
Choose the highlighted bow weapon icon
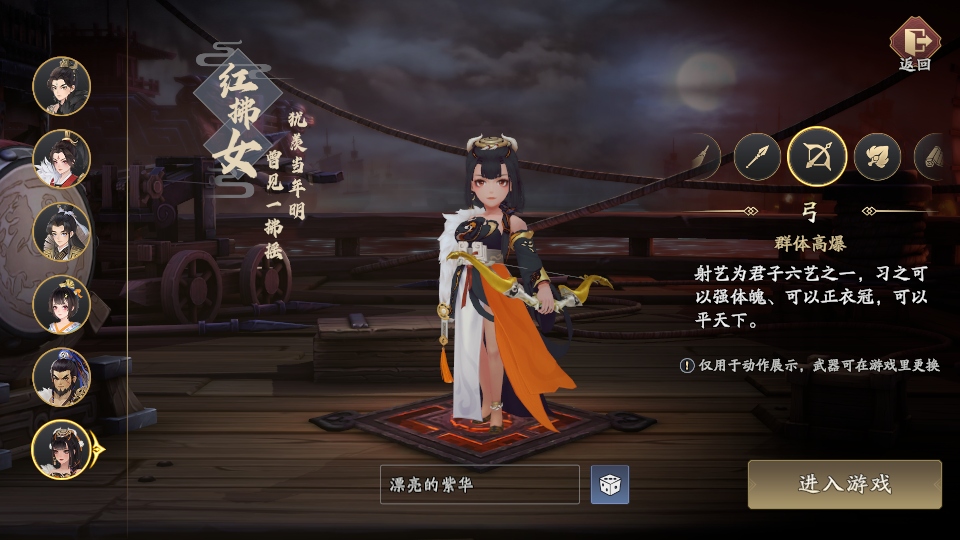817,157
